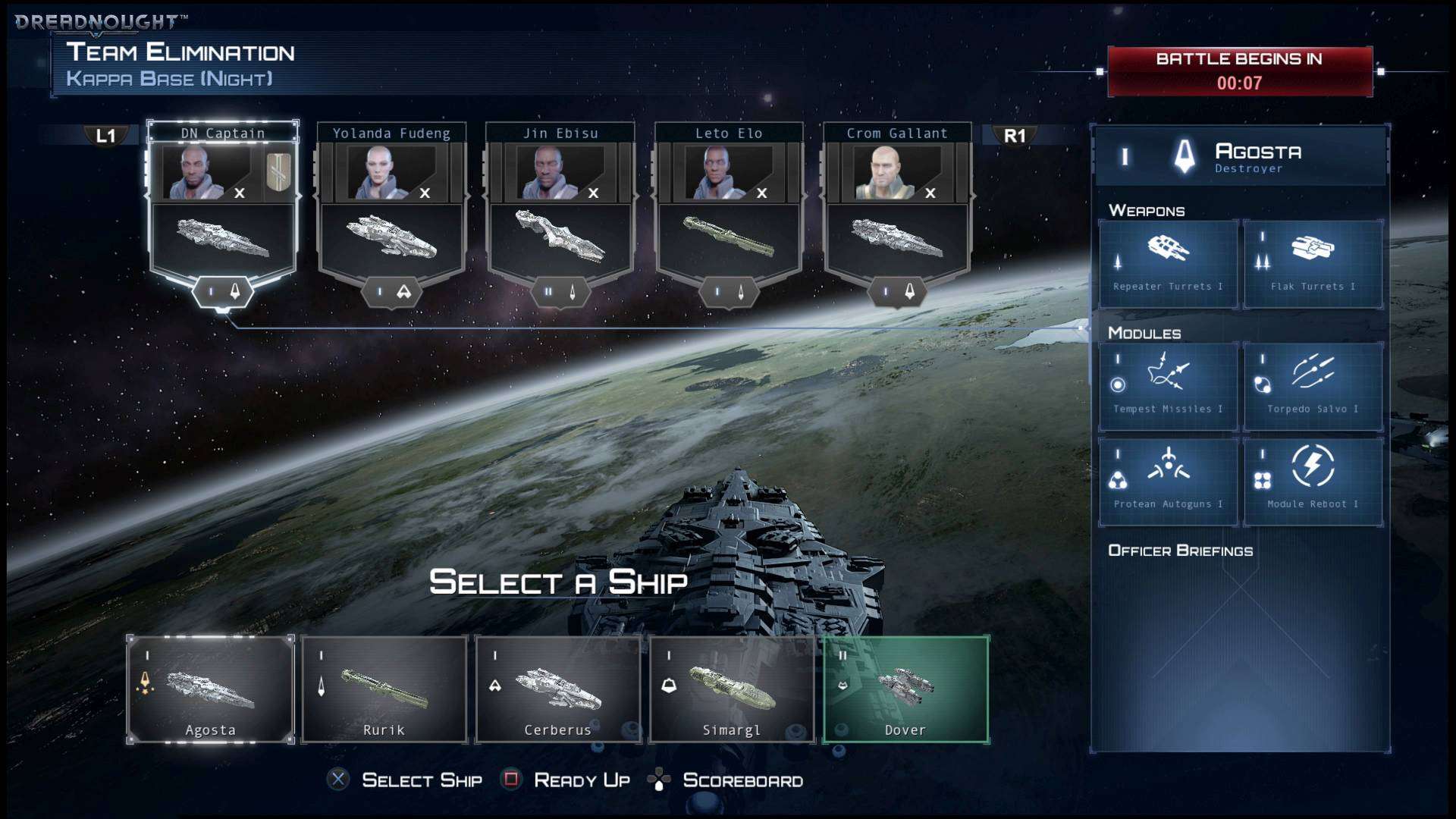The width and height of the screenshot is (1456, 819).
Task: Open the Officer Briefings panel
Action: click(1180, 551)
